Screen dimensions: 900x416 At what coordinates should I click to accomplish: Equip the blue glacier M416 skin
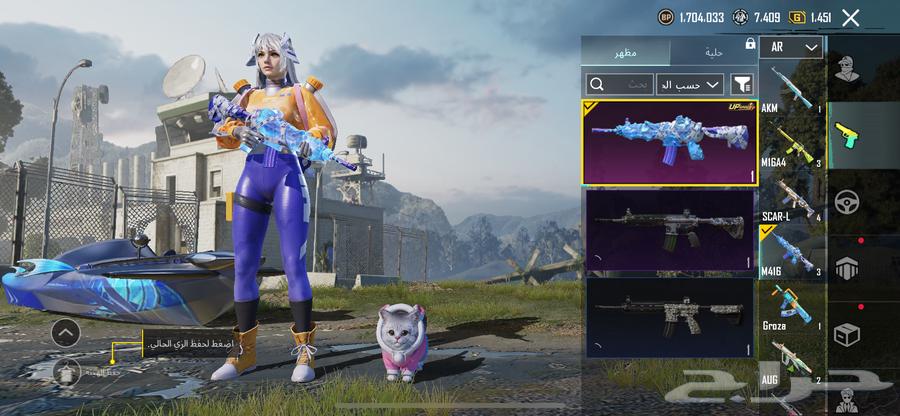pos(670,142)
